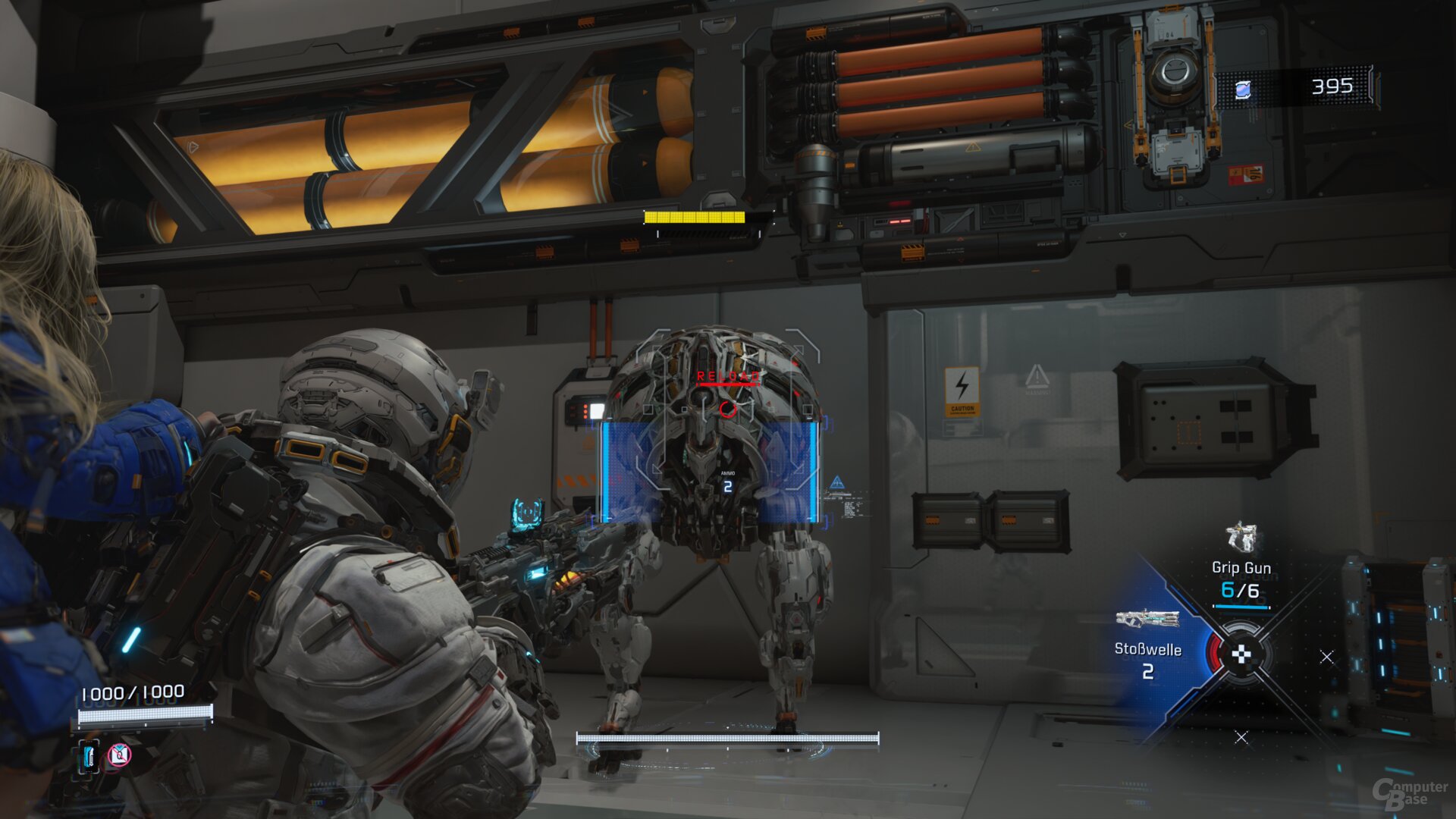Select the Grip Gun weapon slot
This screenshot has width=1456, height=819.
click(x=1241, y=565)
